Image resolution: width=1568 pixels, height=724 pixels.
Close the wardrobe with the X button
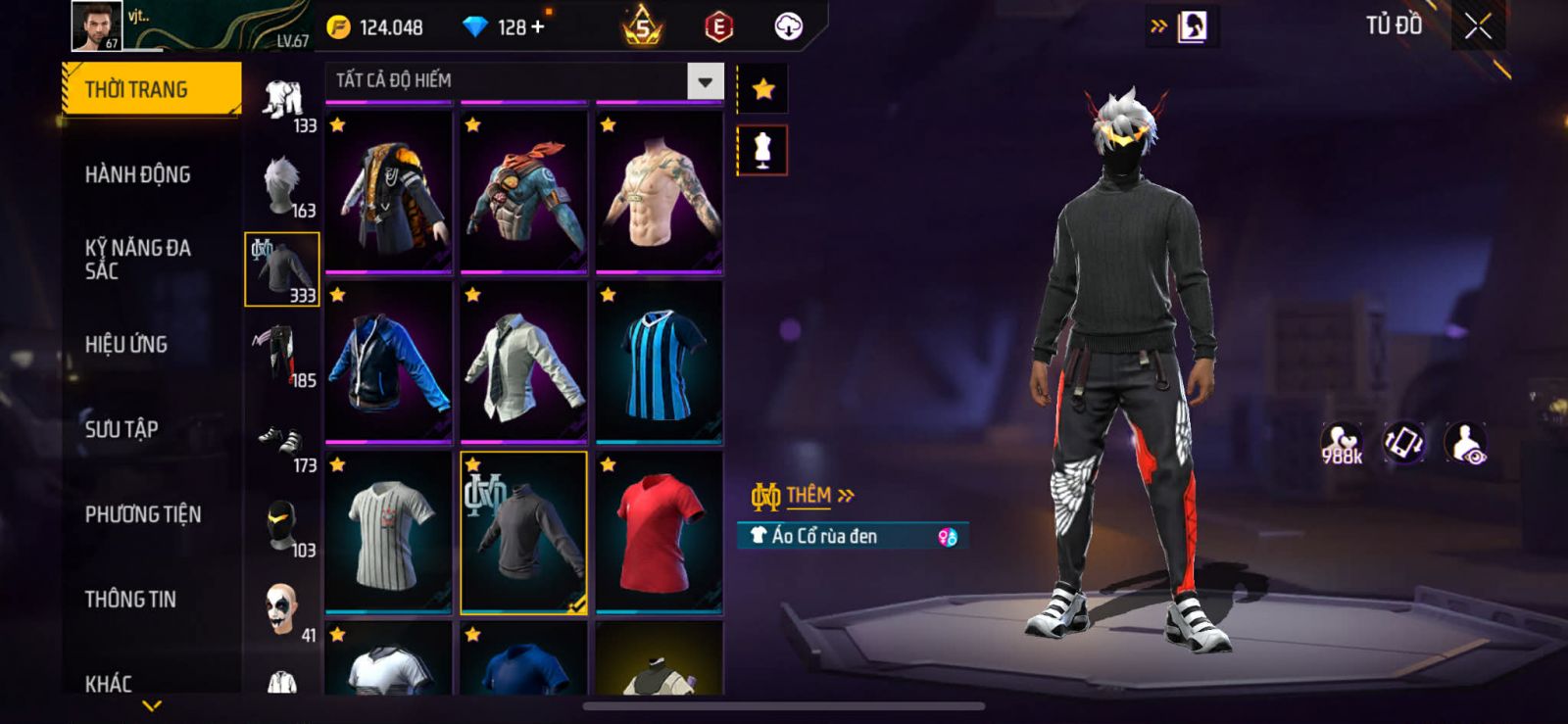(x=1478, y=26)
